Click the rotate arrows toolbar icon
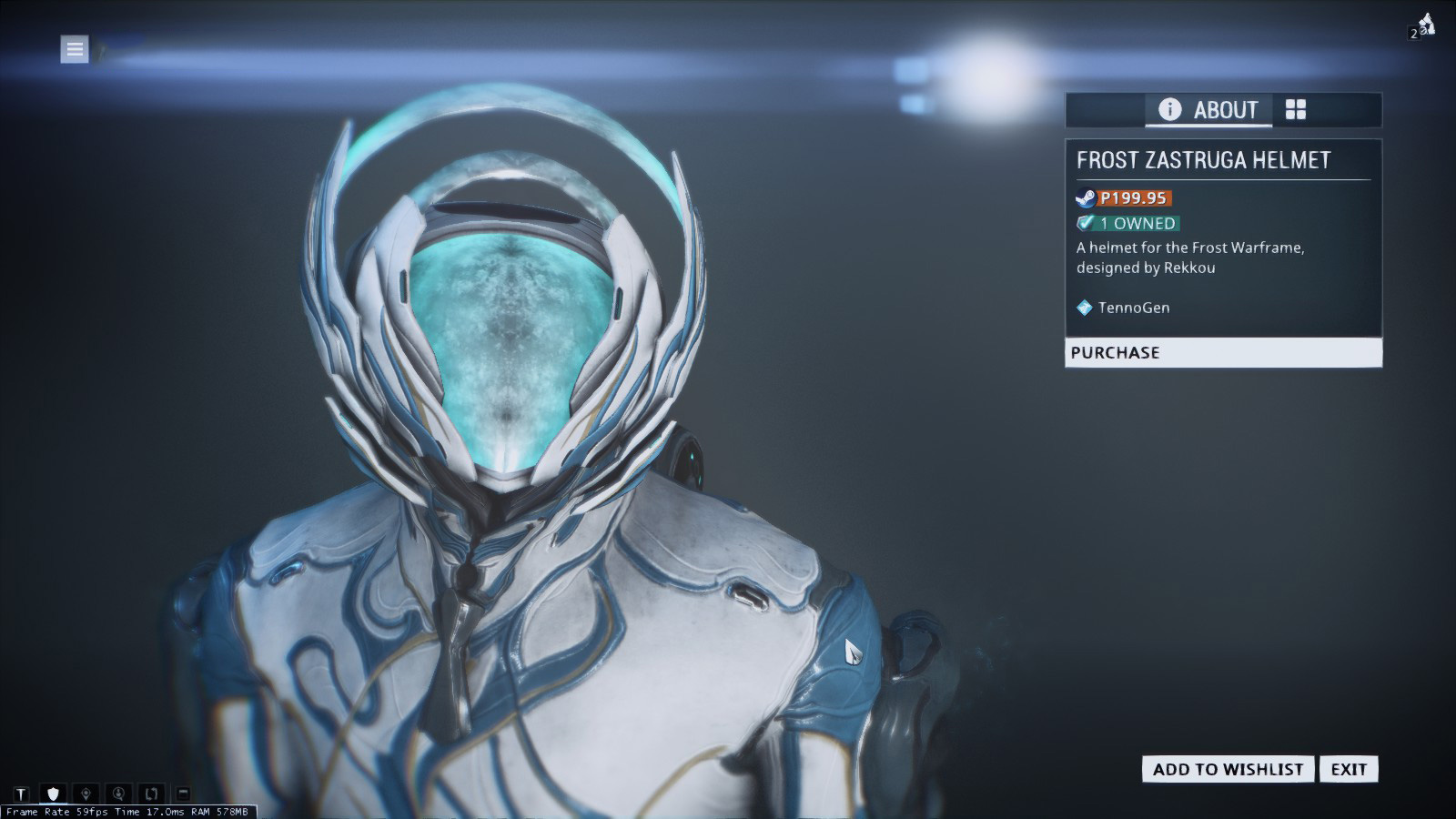The height and width of the screenshot is (819, 1456). [x=151, y=794]
